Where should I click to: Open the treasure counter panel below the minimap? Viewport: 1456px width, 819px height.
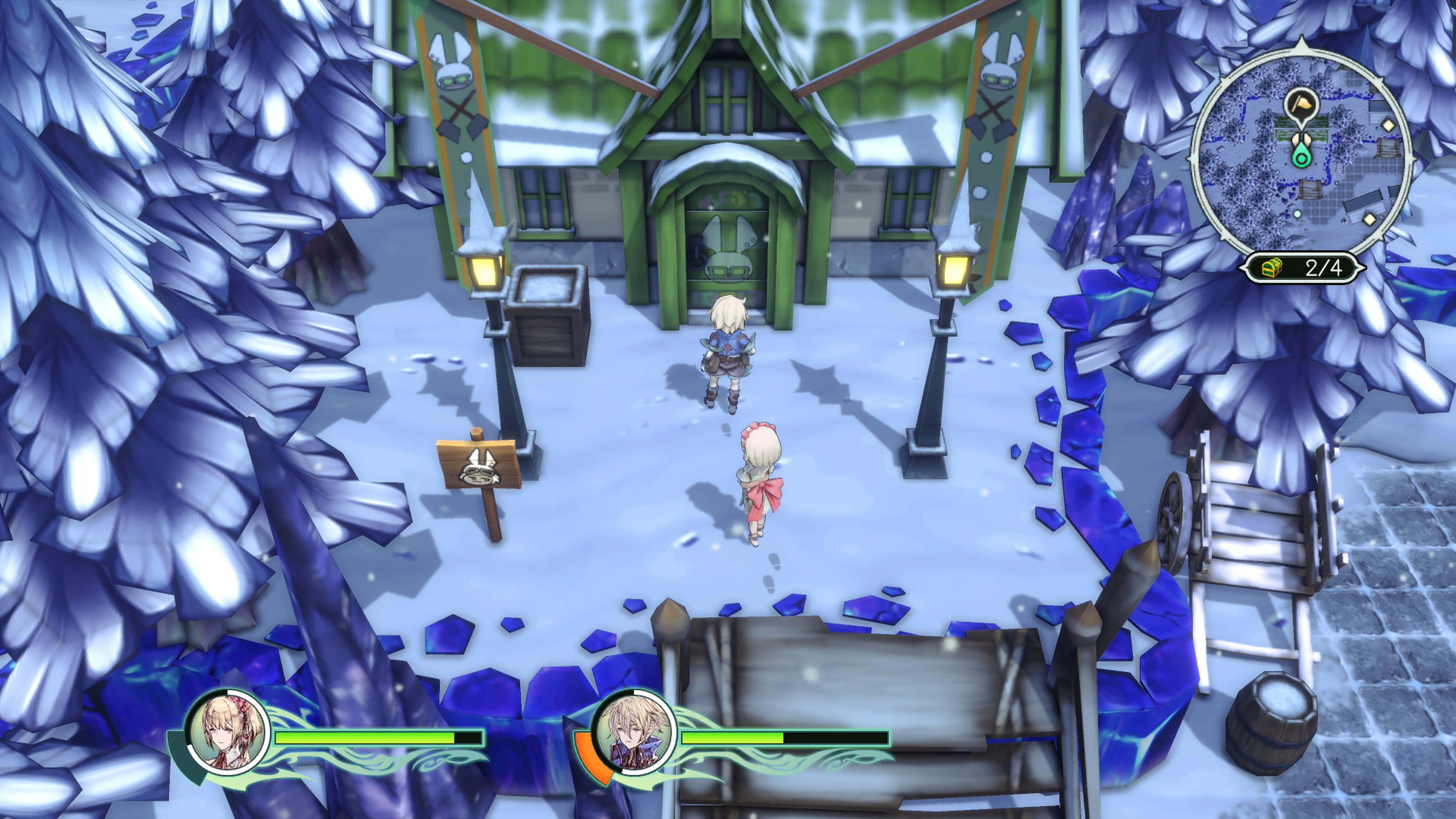(x=1300, y=269)
